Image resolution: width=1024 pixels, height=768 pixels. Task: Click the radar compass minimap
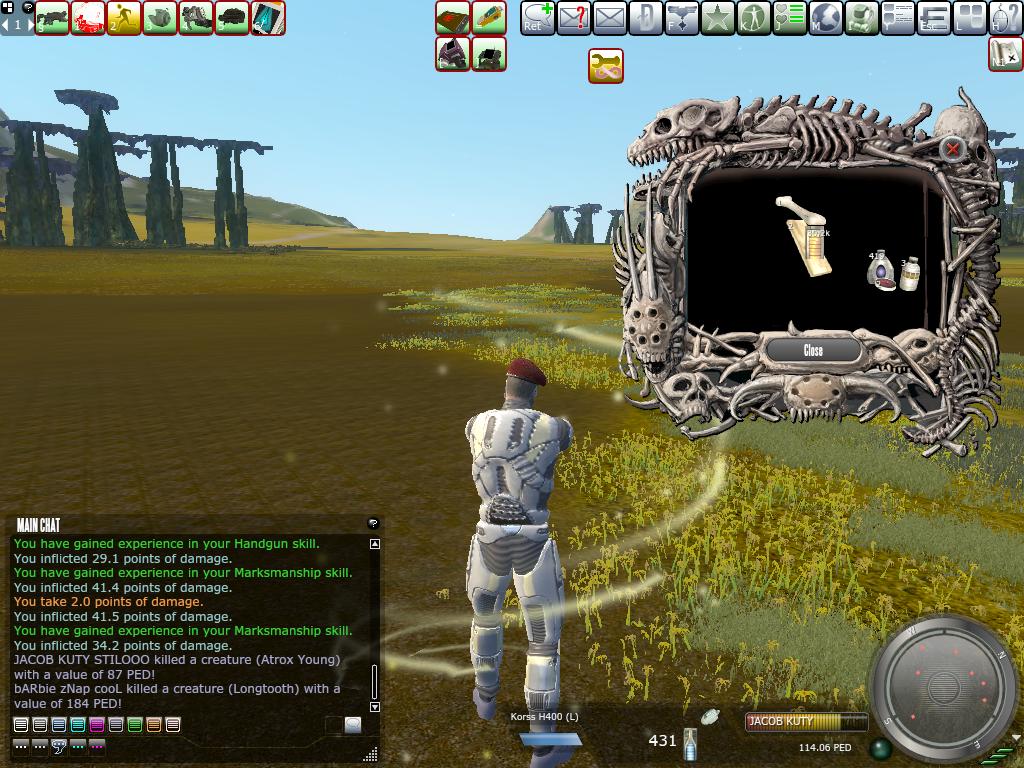(942, 687)
